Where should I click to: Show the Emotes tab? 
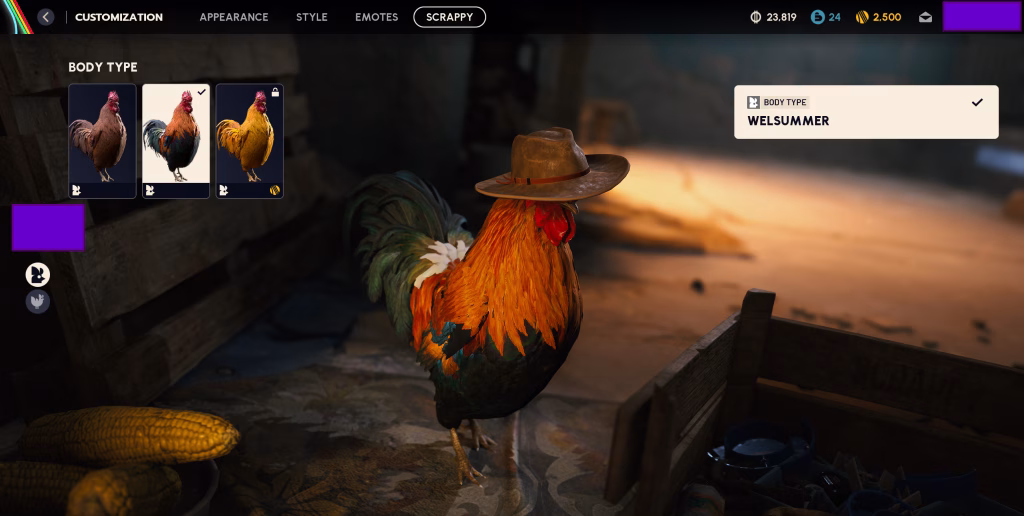click(x=376, y=17)
